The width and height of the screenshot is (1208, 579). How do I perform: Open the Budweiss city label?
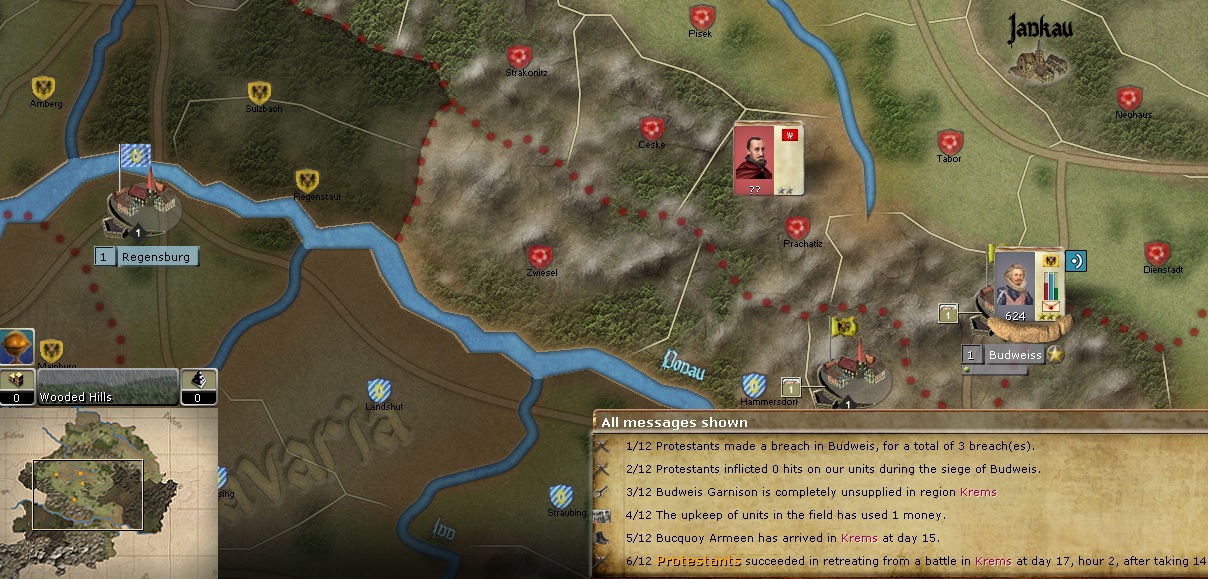pyautogui.click(x=1012, y=355)
